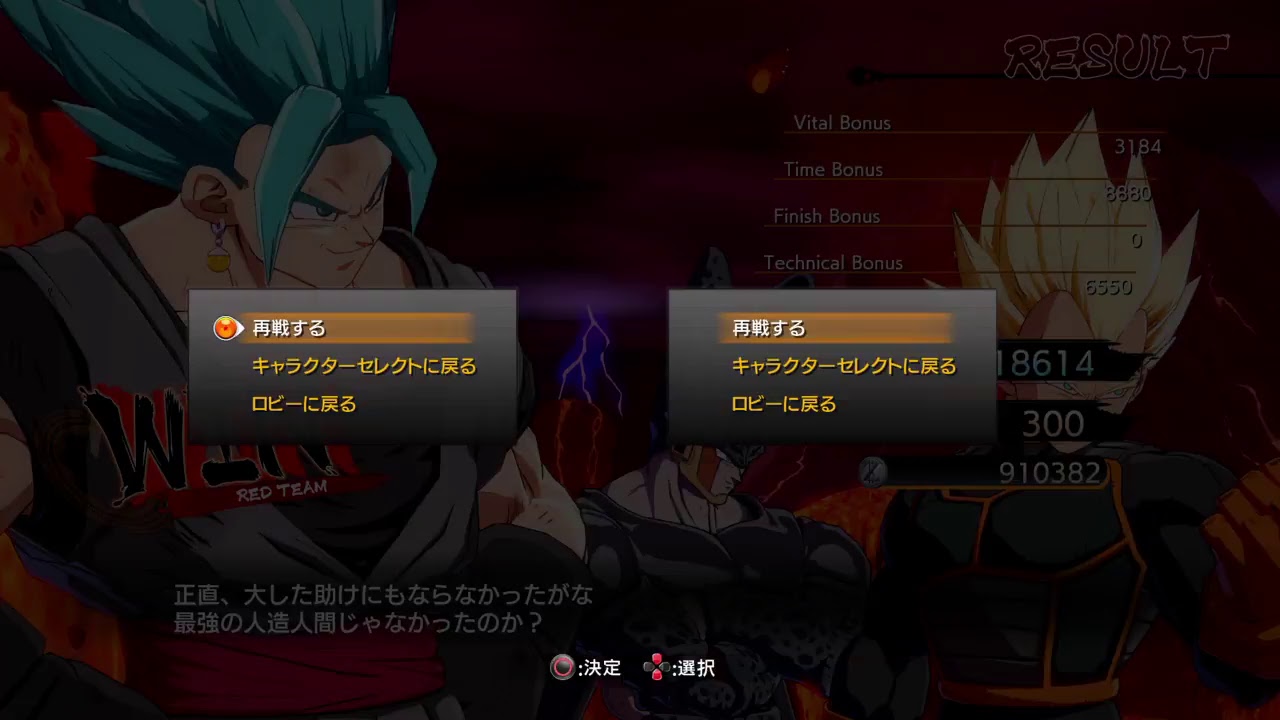Click the black marker on the progress bar

click(860, 72)
